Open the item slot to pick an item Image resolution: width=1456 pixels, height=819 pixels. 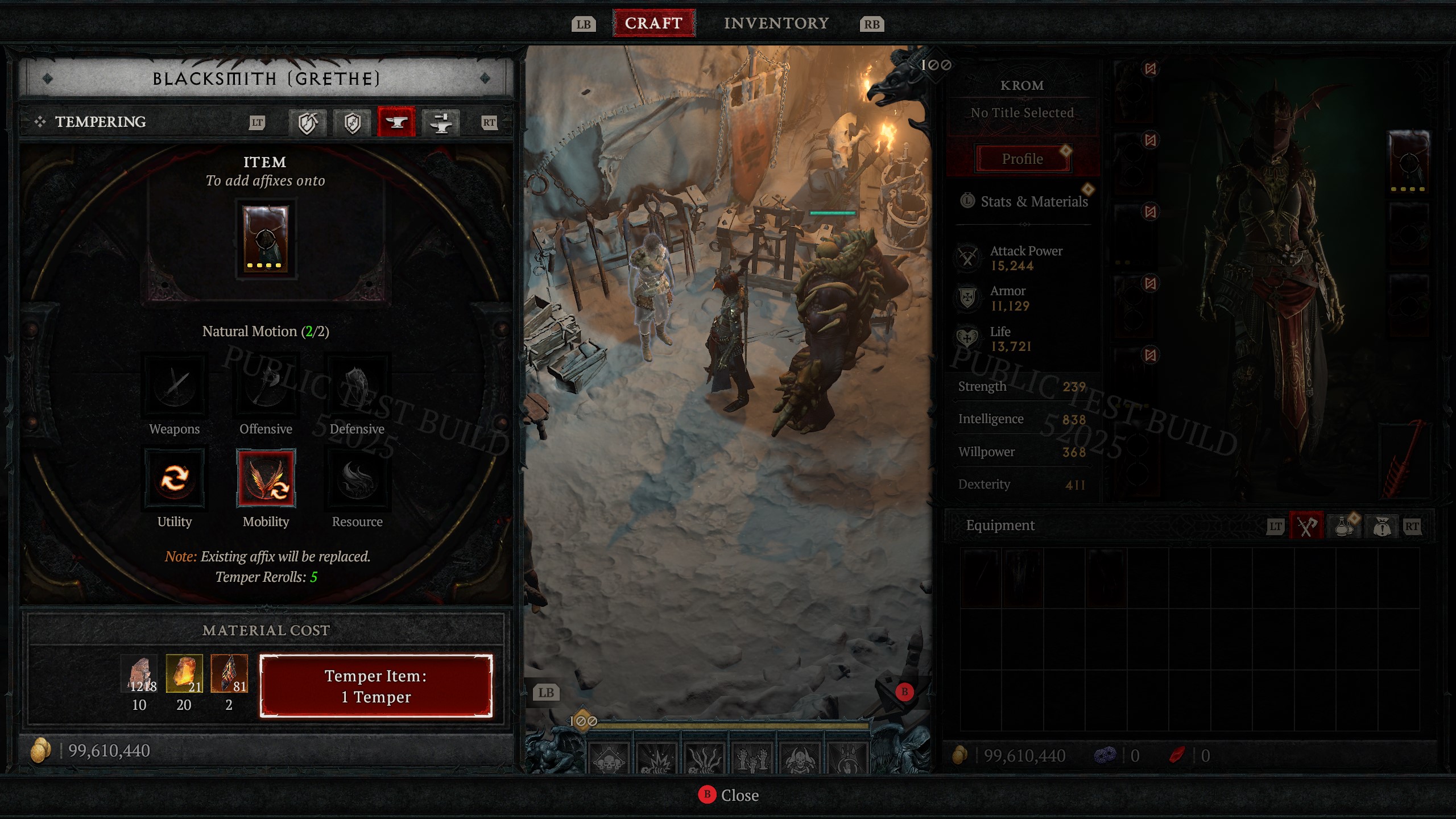click(265, 239)
